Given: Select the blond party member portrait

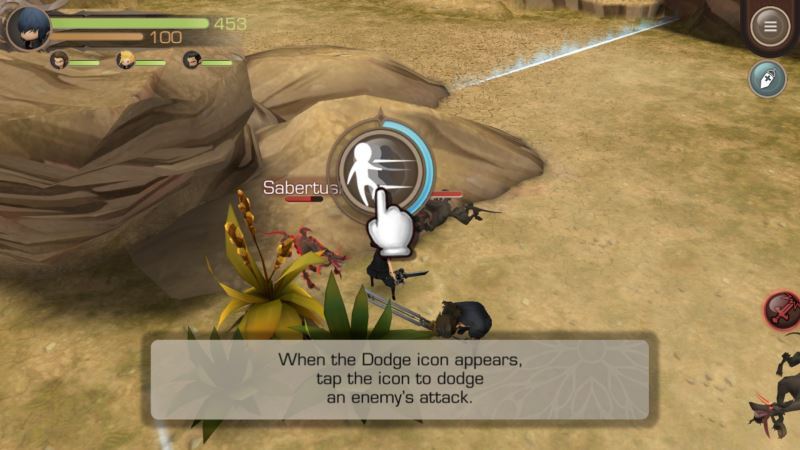Looking at the screenshot, I should tap(127, 61).
